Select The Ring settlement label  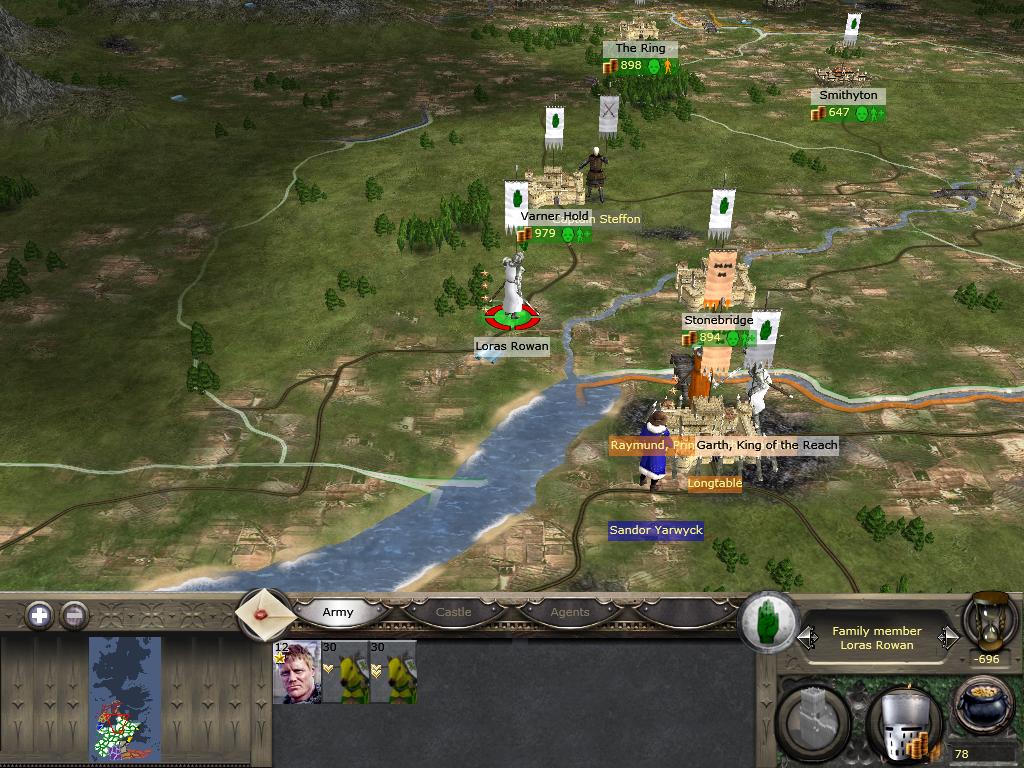[640, 48]
